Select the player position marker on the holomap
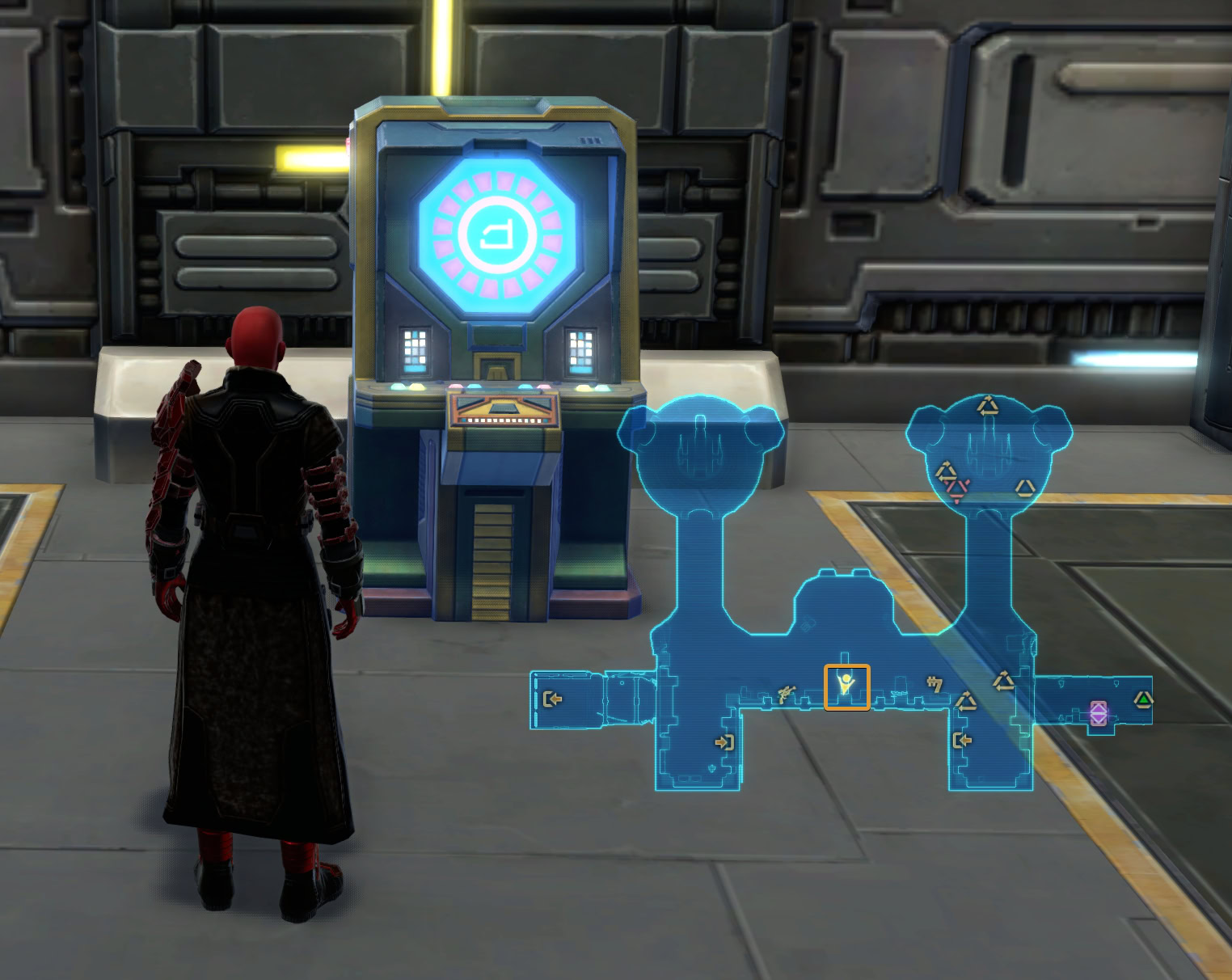The image size is (1232, 980). [x=846, y=686]
